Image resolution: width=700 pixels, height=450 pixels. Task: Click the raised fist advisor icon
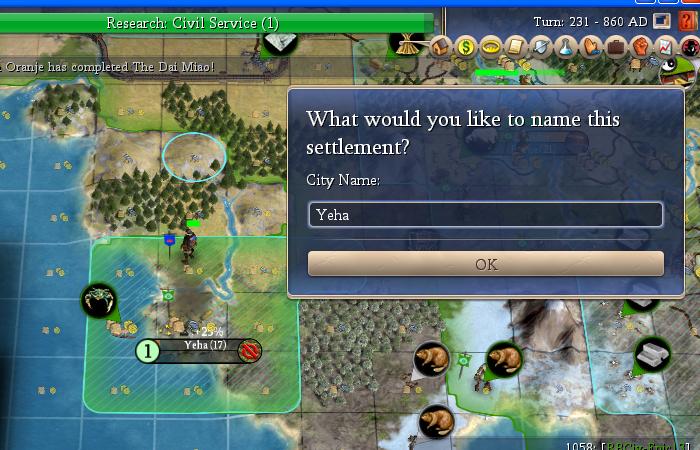[x=640, y=46]
